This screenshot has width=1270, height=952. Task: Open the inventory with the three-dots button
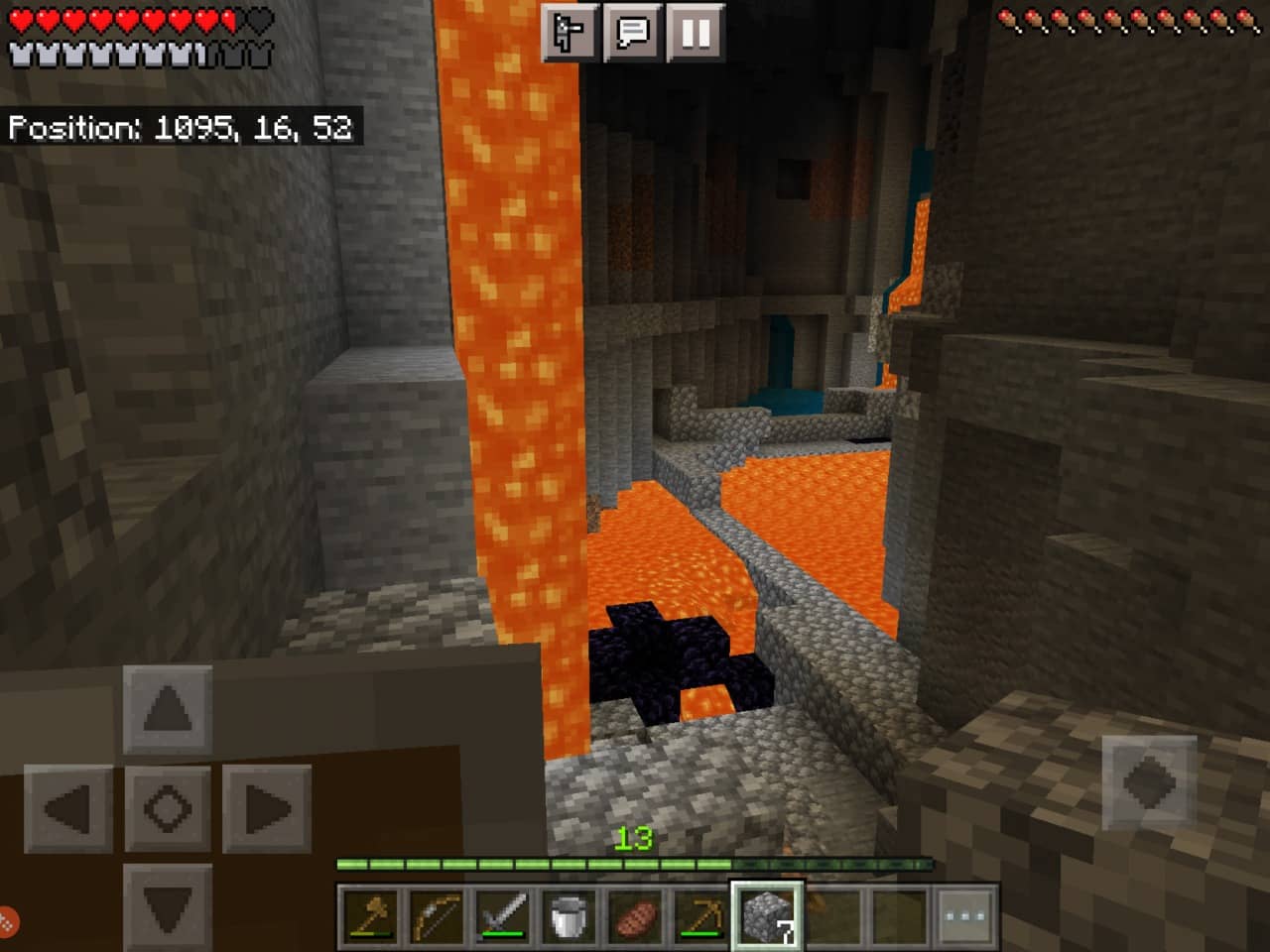click(965, 914)
